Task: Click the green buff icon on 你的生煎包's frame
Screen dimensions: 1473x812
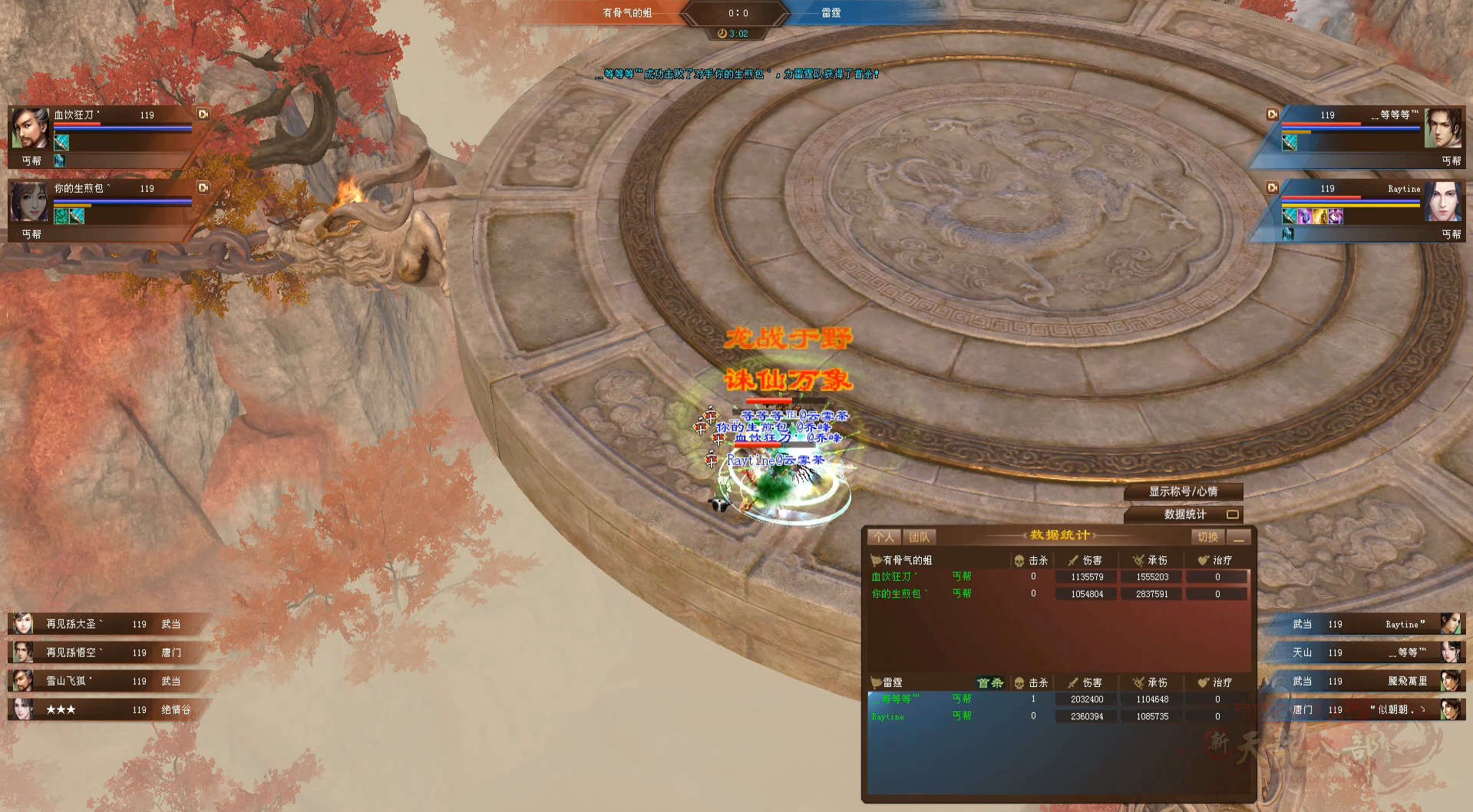Action: [61, 217]
